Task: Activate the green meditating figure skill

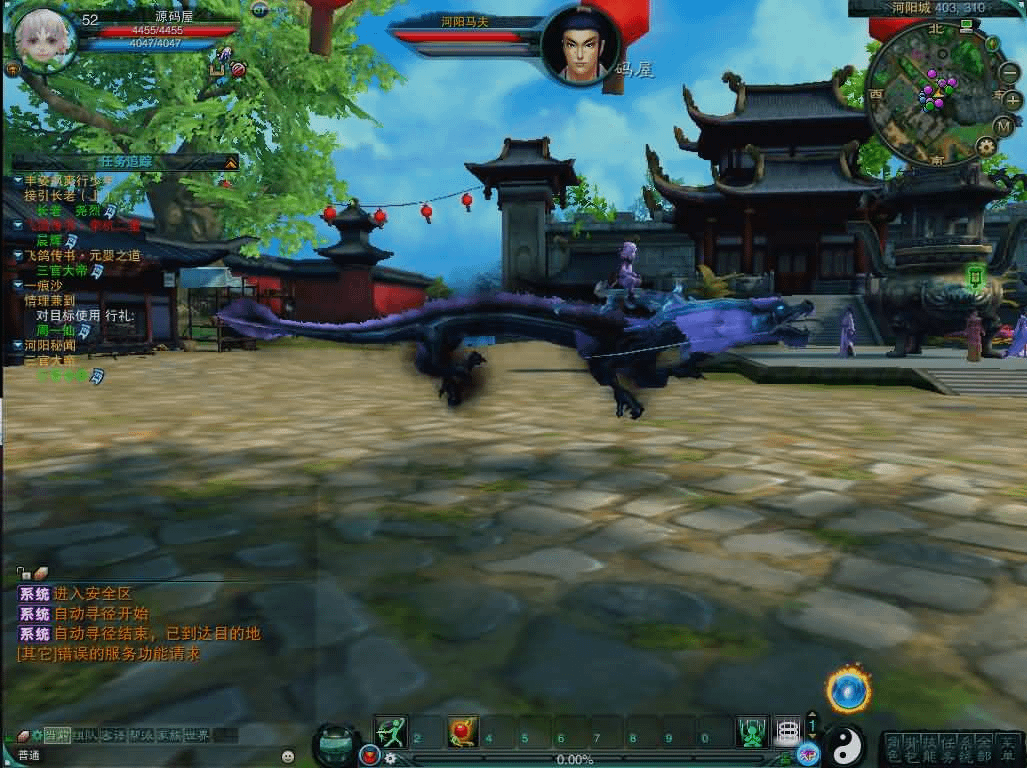Action: 752,732
